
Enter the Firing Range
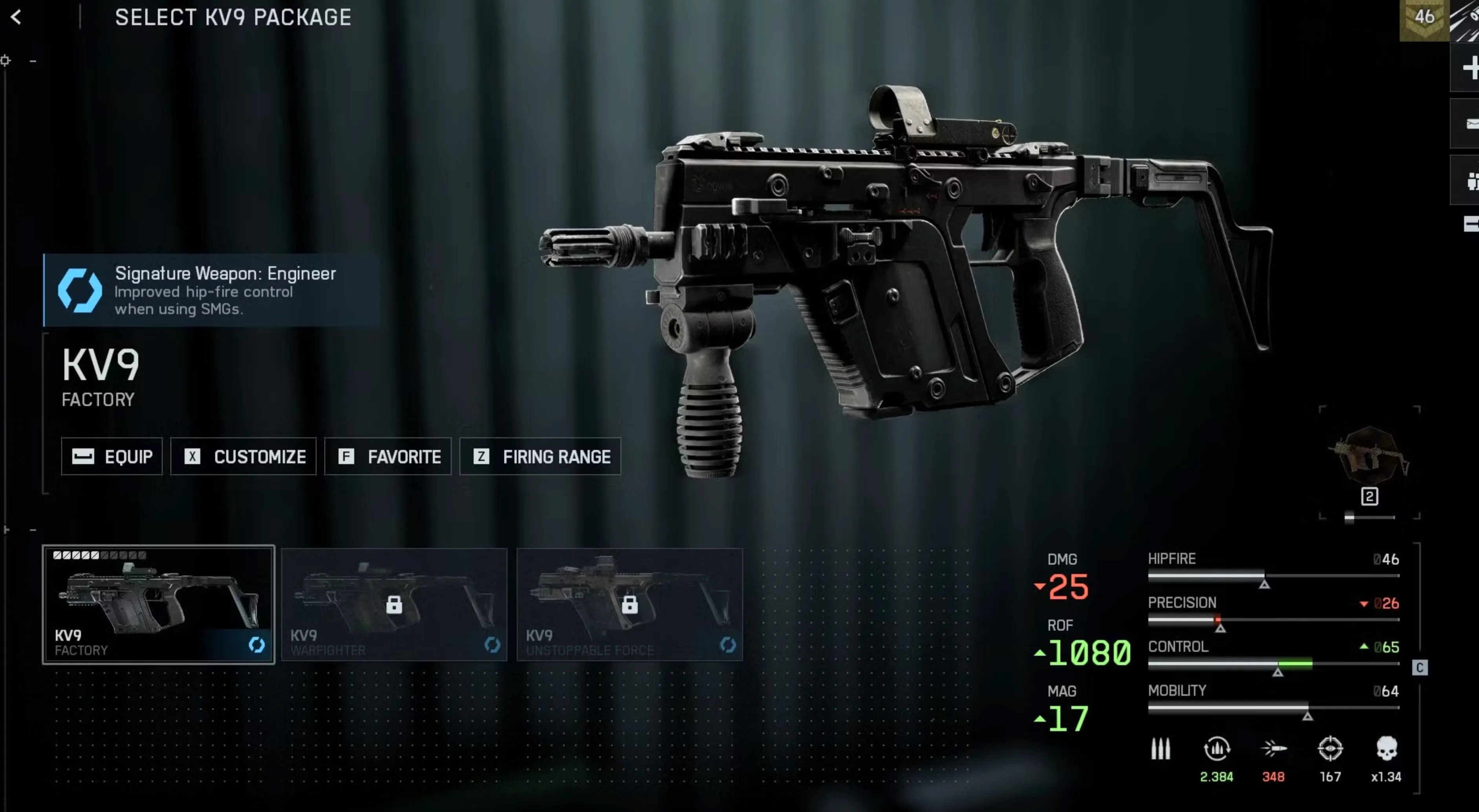coord(540,456)
